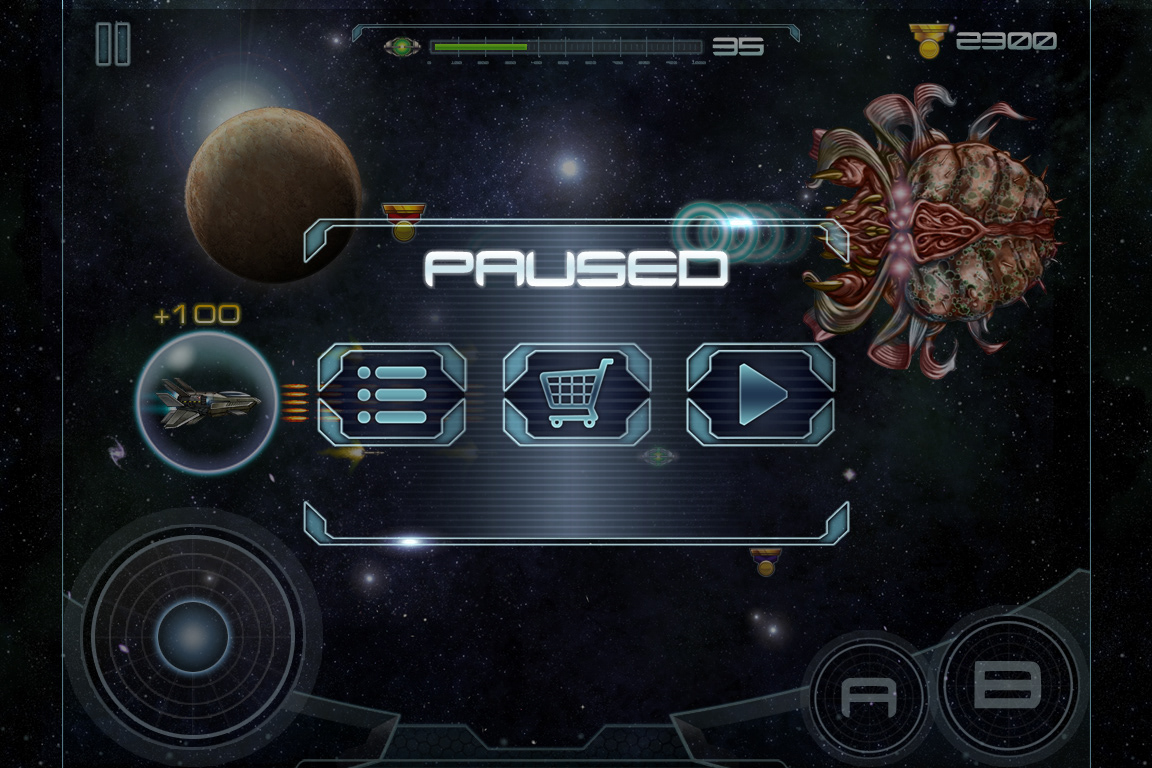Open the list menu button
The width and height of the screenshot is (1152, 768).
(392, 395)
